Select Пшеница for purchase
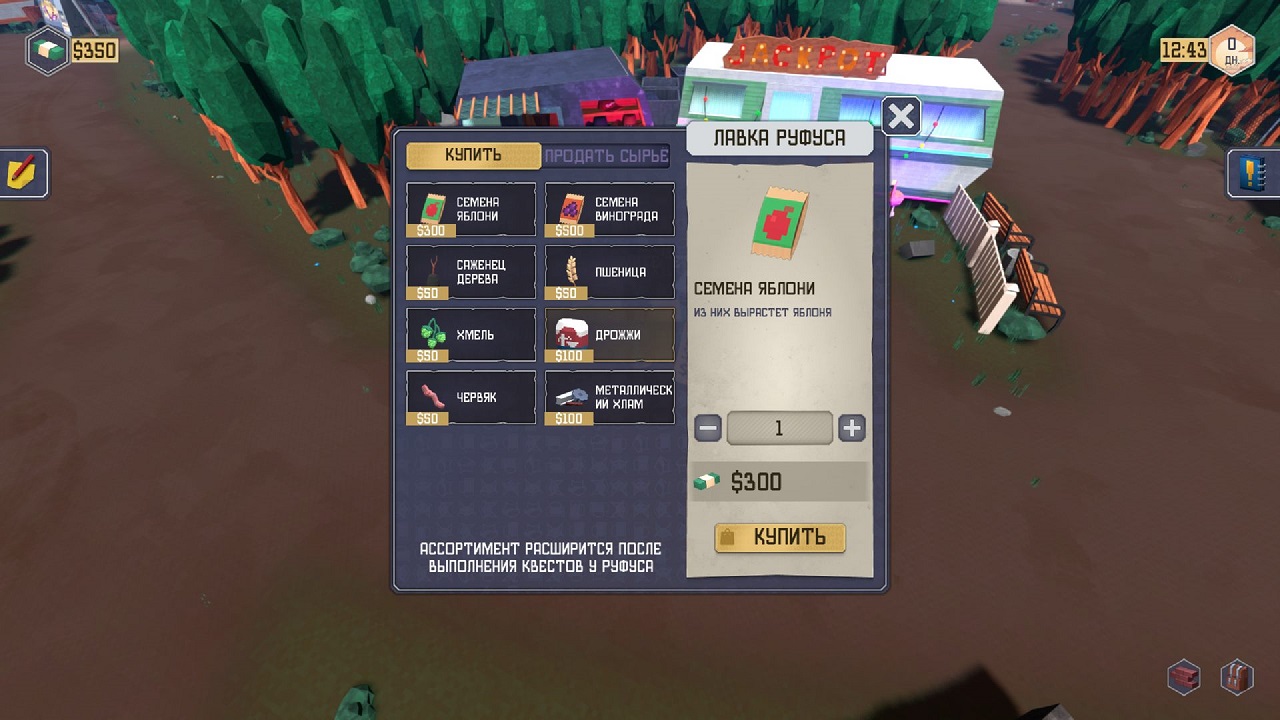The width and height of the screenshot is (1280, 720). 609,272
